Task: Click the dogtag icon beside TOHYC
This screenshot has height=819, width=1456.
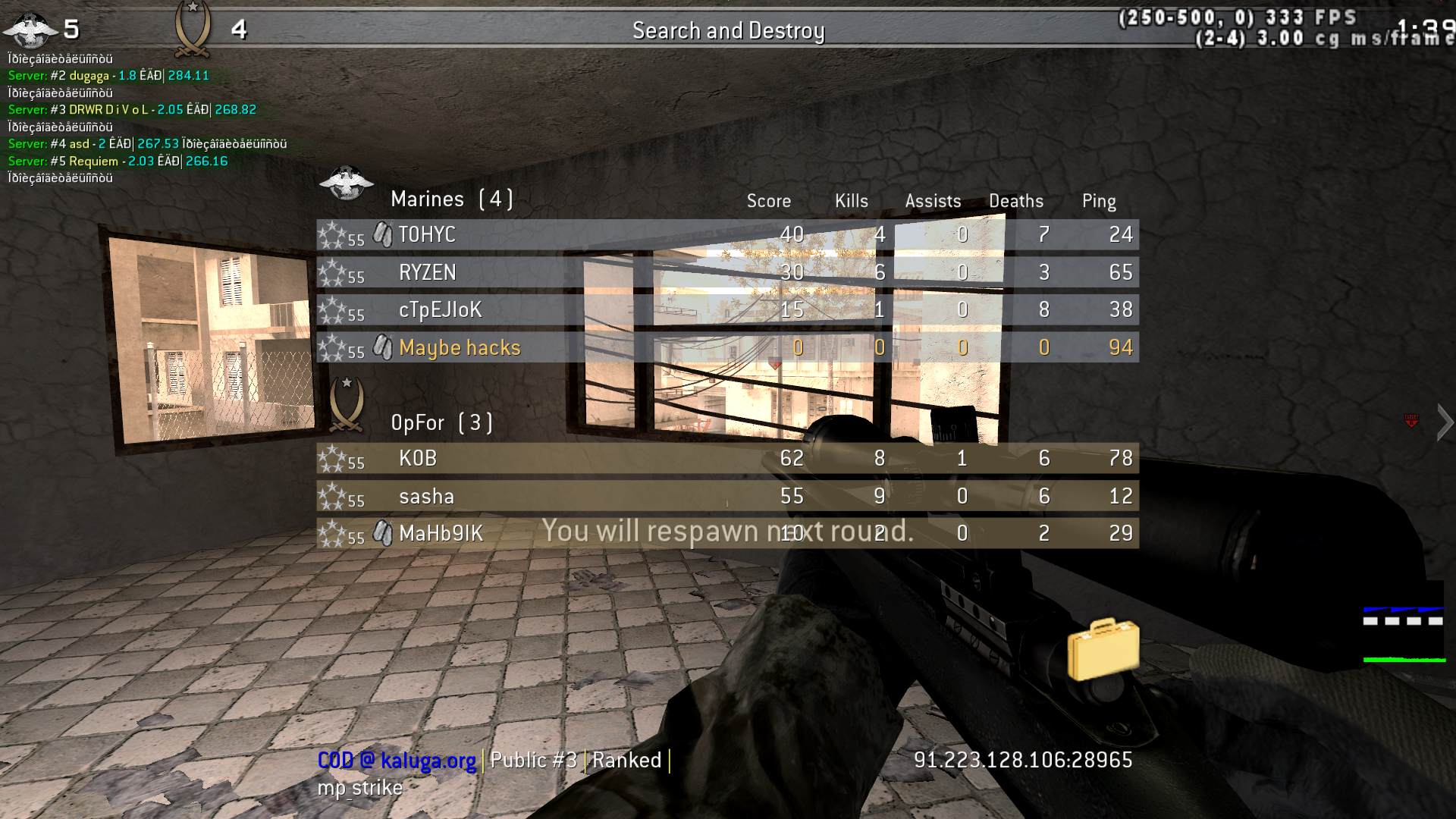Action: click(382, 234)
